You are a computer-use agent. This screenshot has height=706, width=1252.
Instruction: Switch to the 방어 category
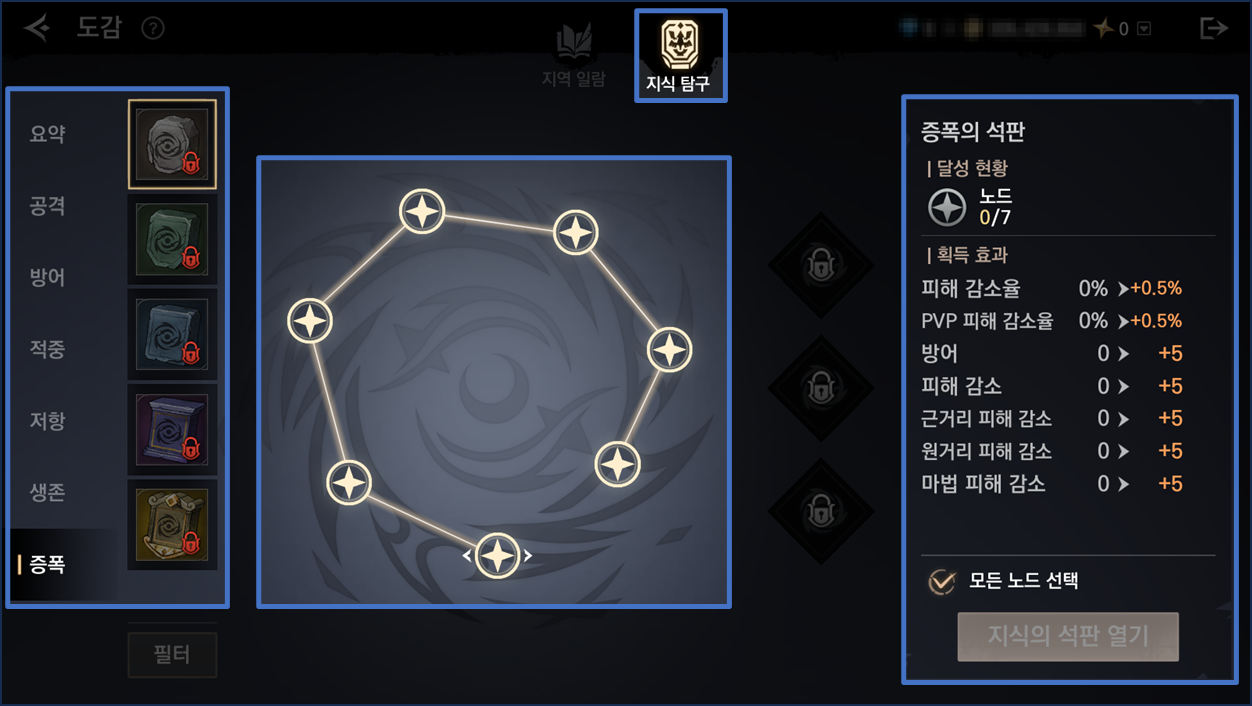[x=48, y=277]
